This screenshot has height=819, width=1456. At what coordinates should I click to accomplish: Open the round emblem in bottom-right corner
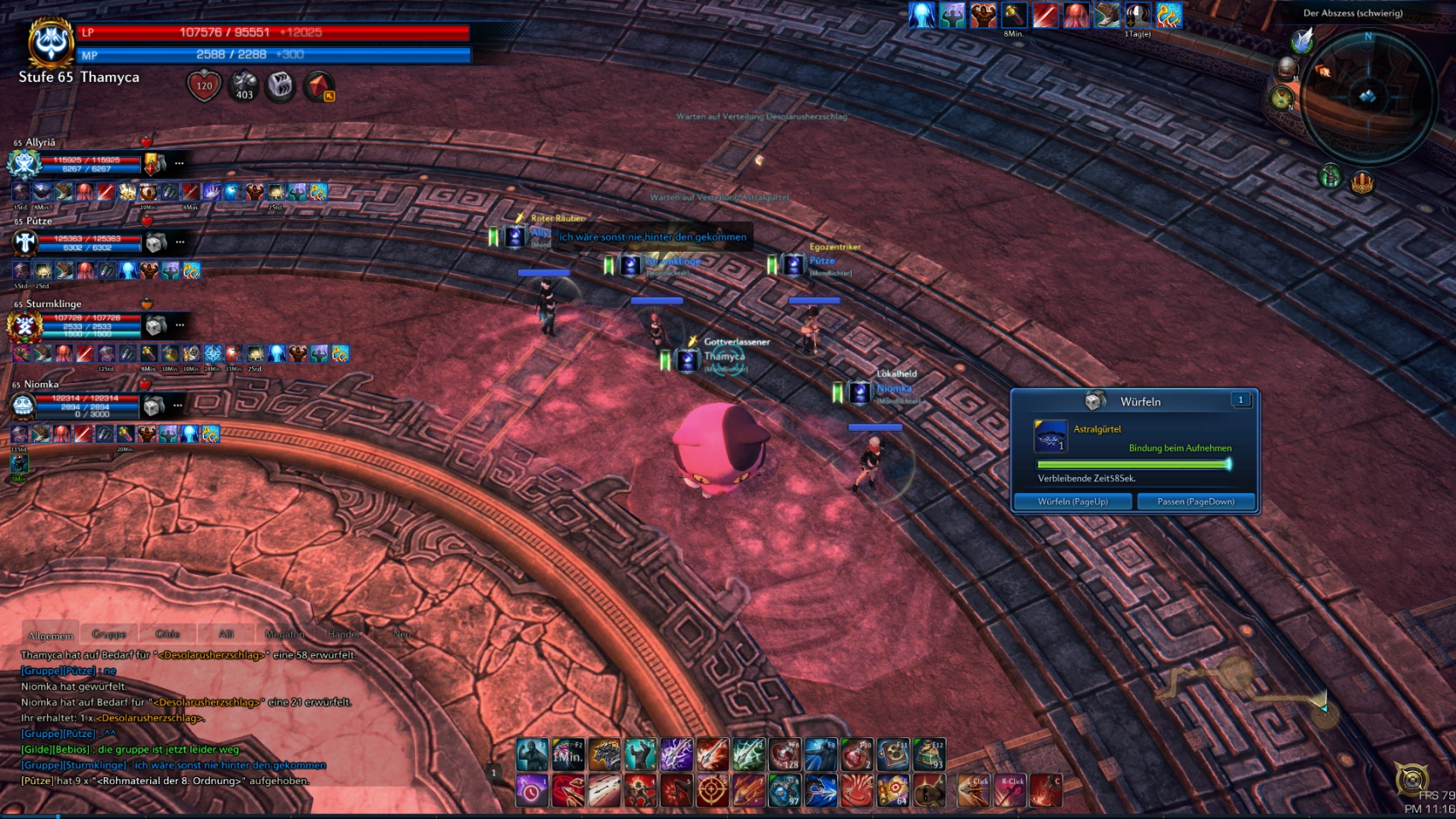coord(1412,779)
